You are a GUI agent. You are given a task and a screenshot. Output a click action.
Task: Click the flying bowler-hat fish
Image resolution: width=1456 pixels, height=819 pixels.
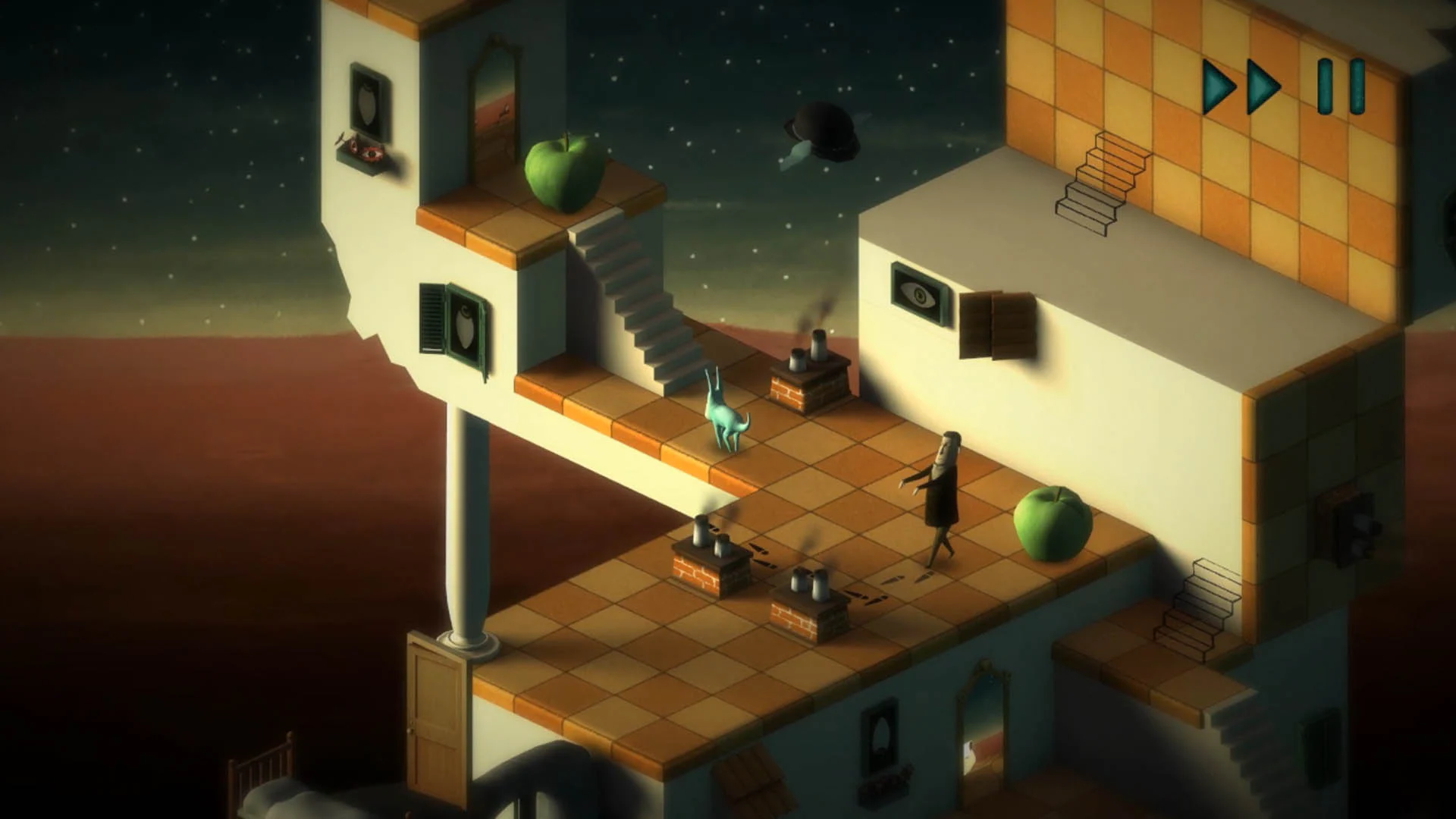pos(823,133)
